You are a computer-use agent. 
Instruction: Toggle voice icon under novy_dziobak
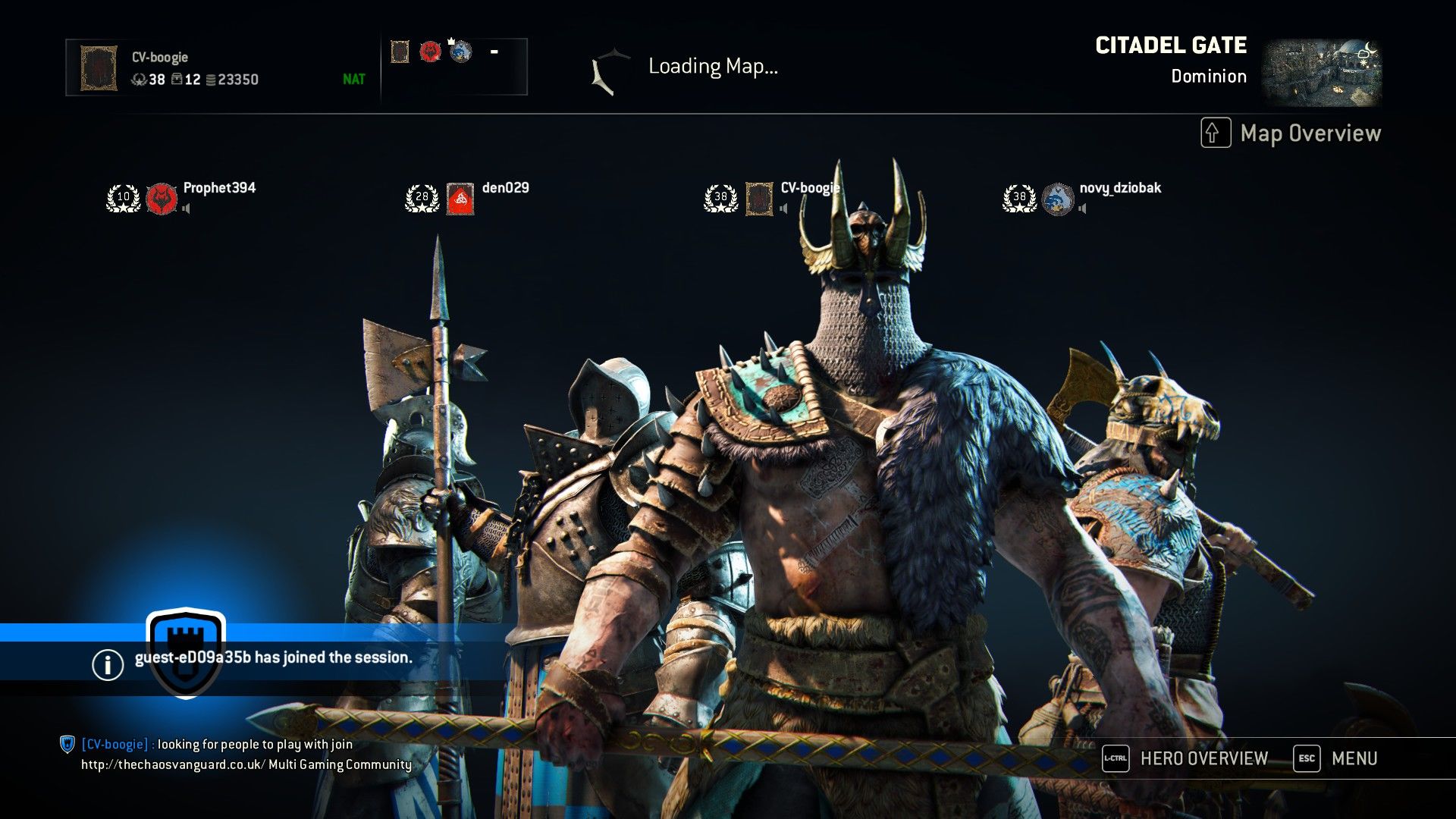tap(1083, 209)
